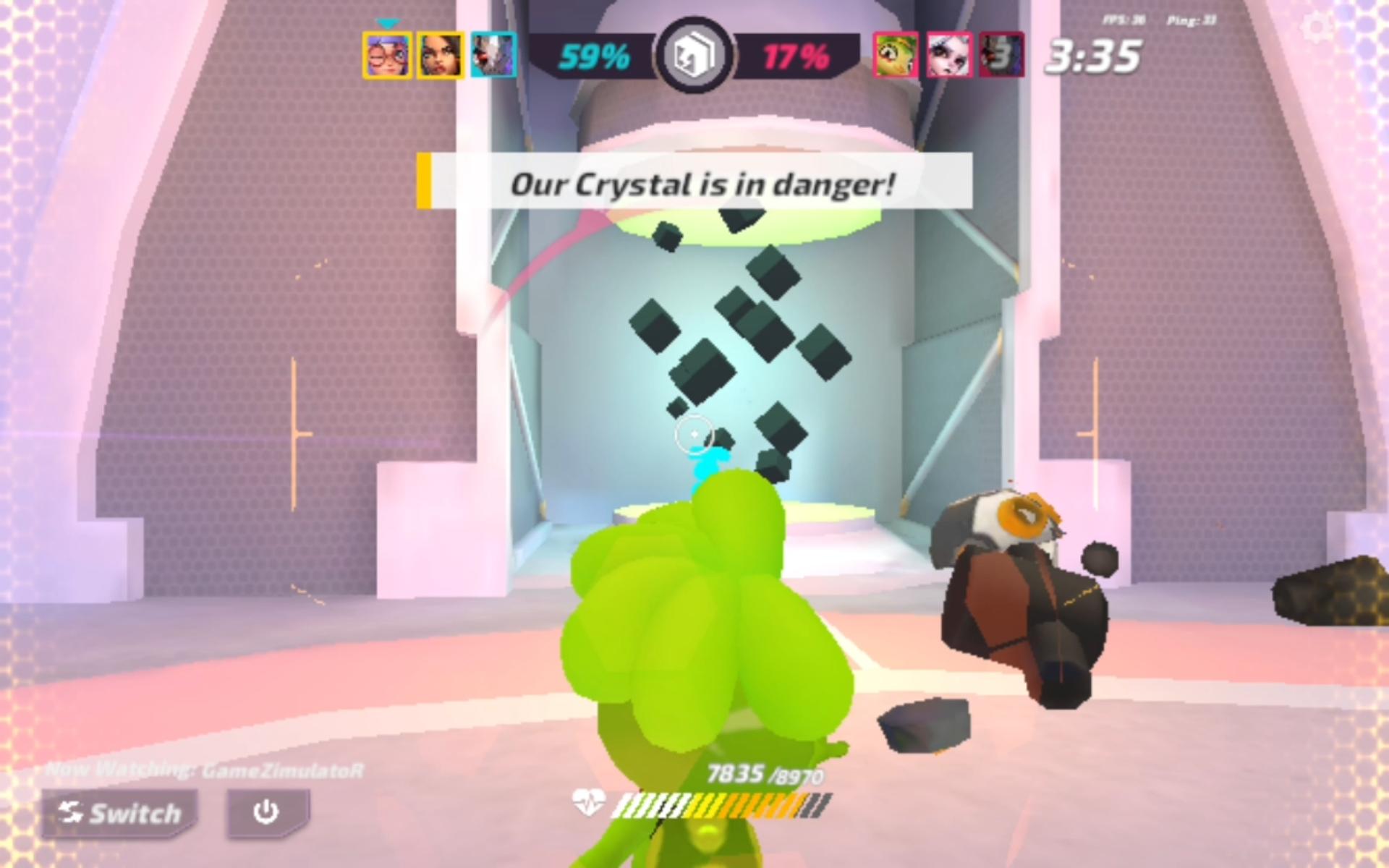
Task: Collapse the Our Crystal is in danger banner
Action: point(703,184)
